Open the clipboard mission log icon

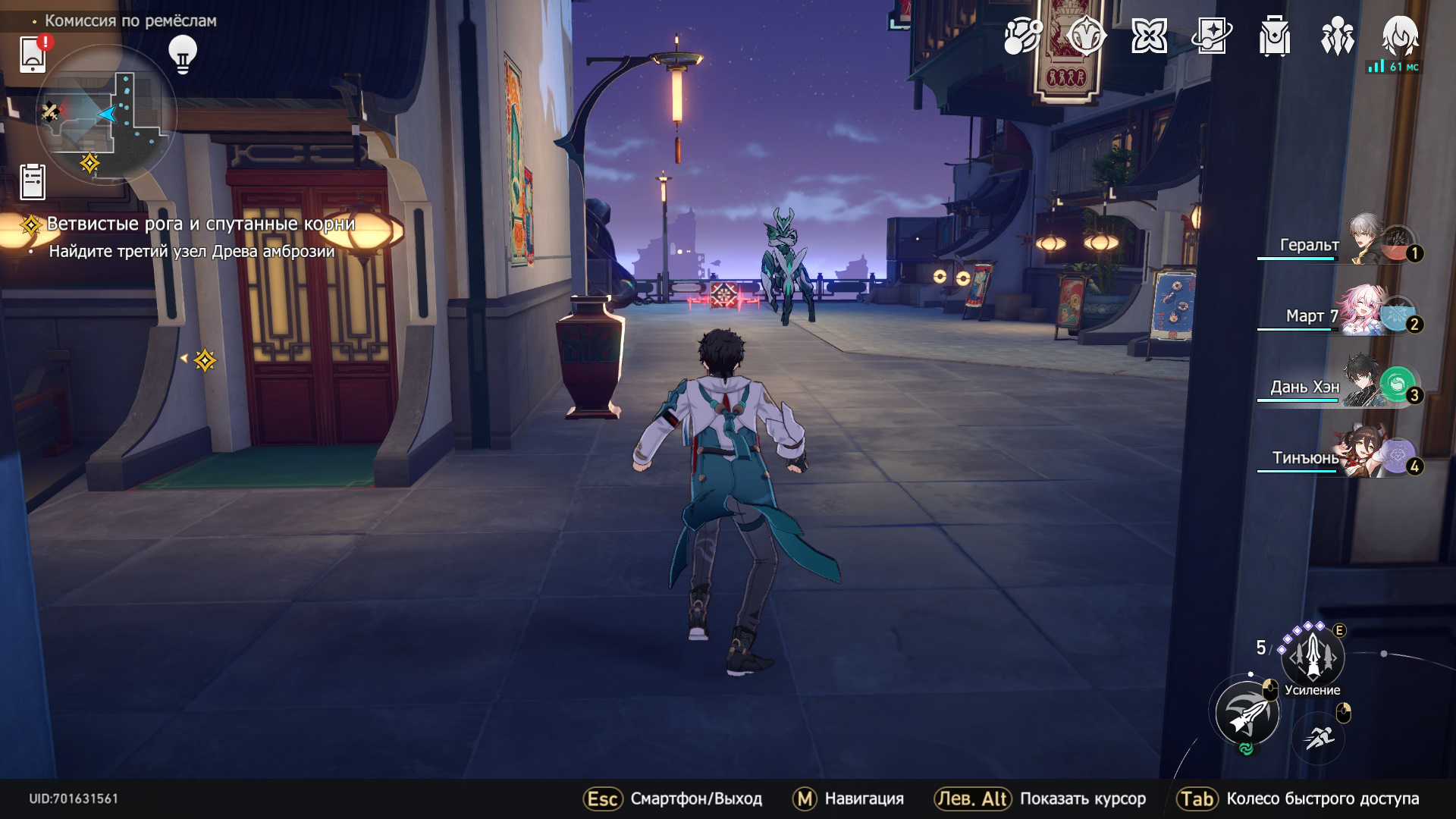coord(33,182)
